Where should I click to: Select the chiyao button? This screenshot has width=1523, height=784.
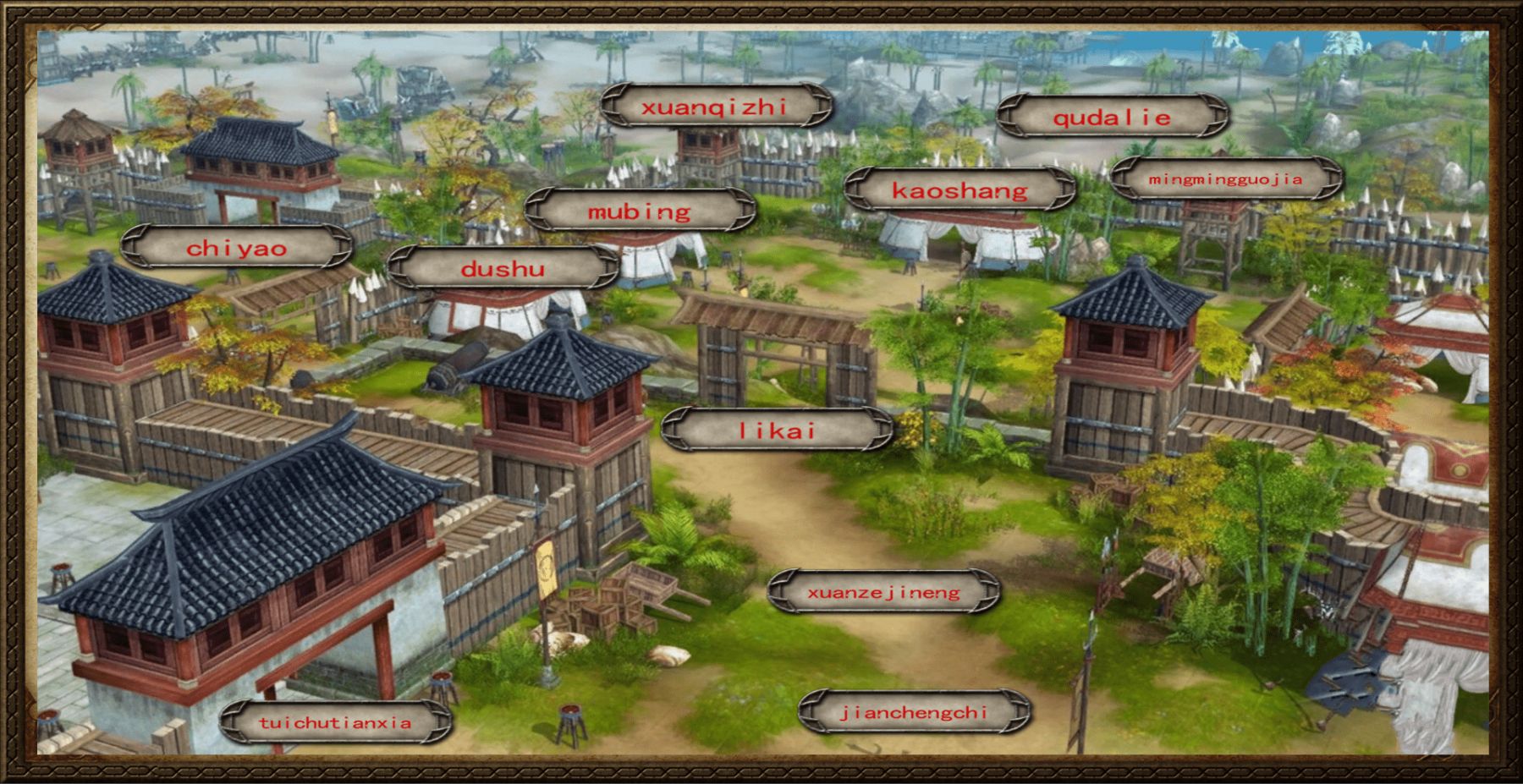click(x=237, y=248)
